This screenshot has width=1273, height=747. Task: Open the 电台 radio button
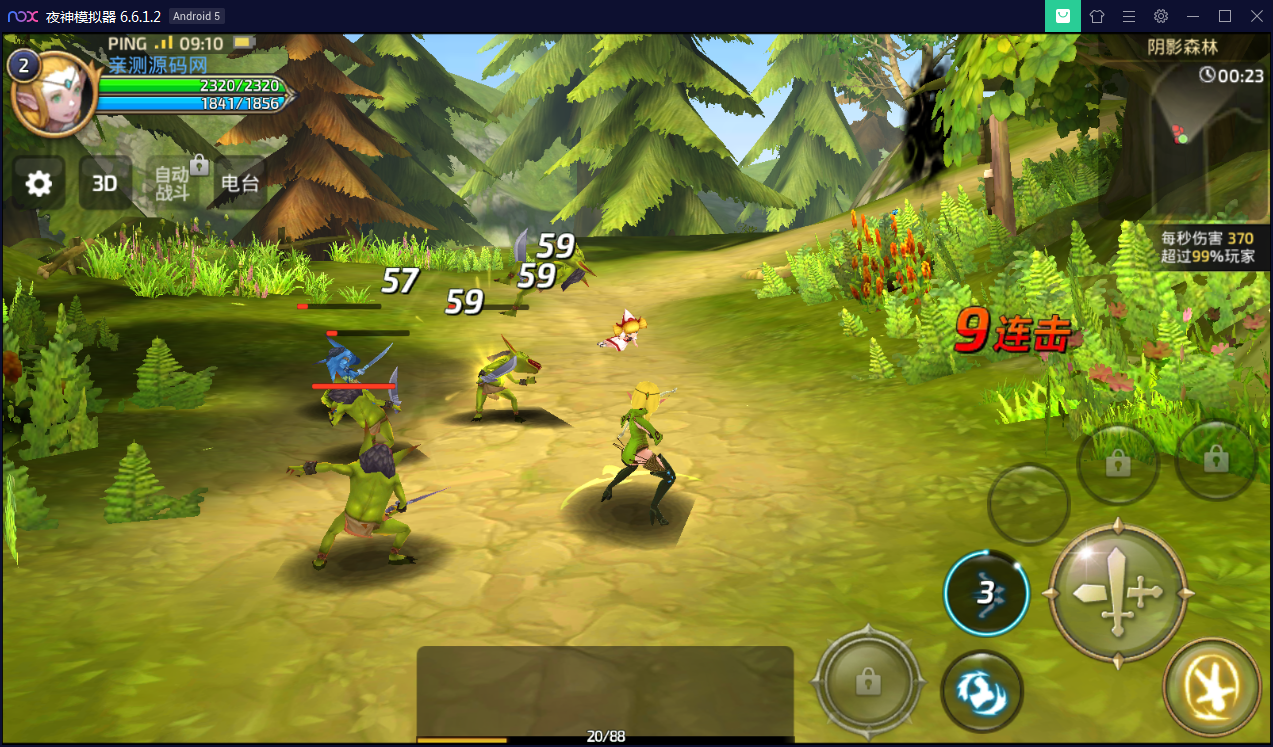pos(240,183)
